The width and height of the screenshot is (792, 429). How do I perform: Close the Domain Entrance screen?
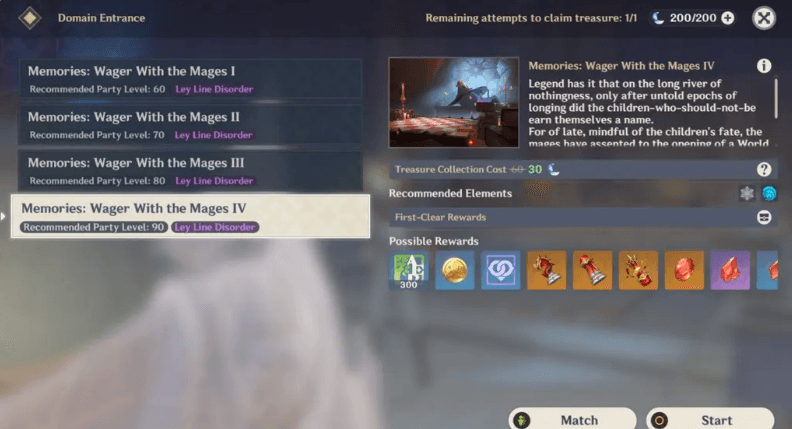[x=764, y=18]
